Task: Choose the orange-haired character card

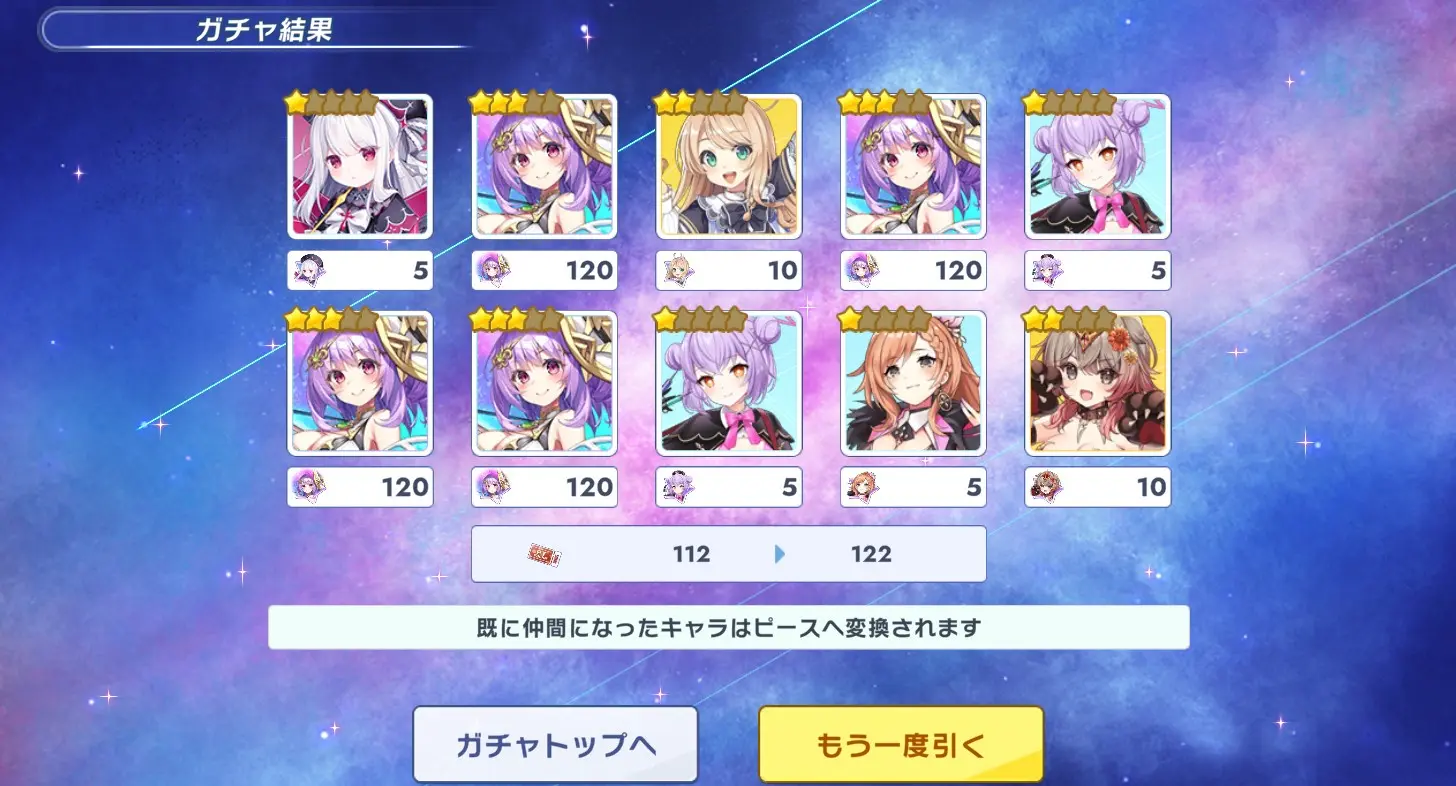Action: coord(913,383)
